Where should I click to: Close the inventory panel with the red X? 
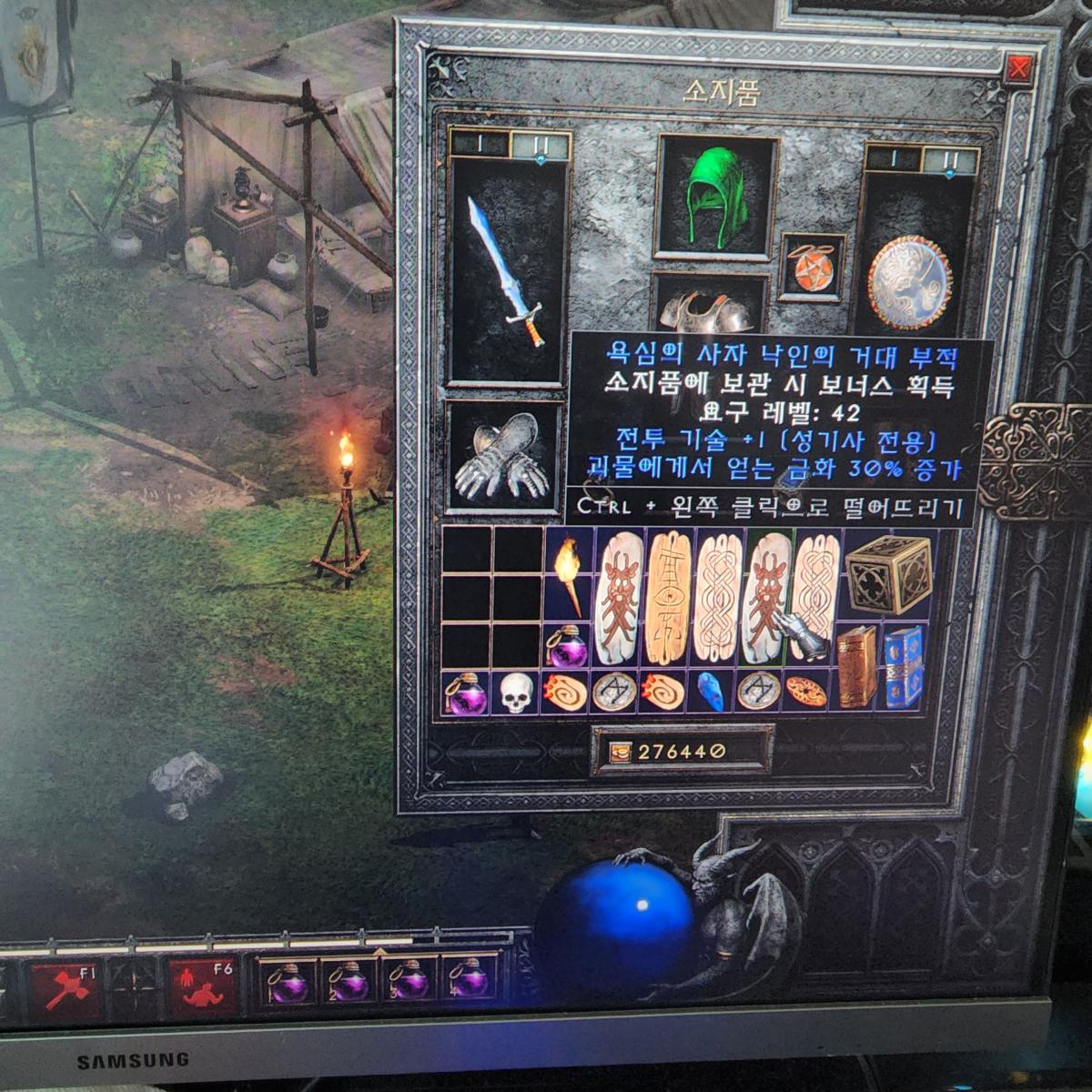(x=1019, y=68)
